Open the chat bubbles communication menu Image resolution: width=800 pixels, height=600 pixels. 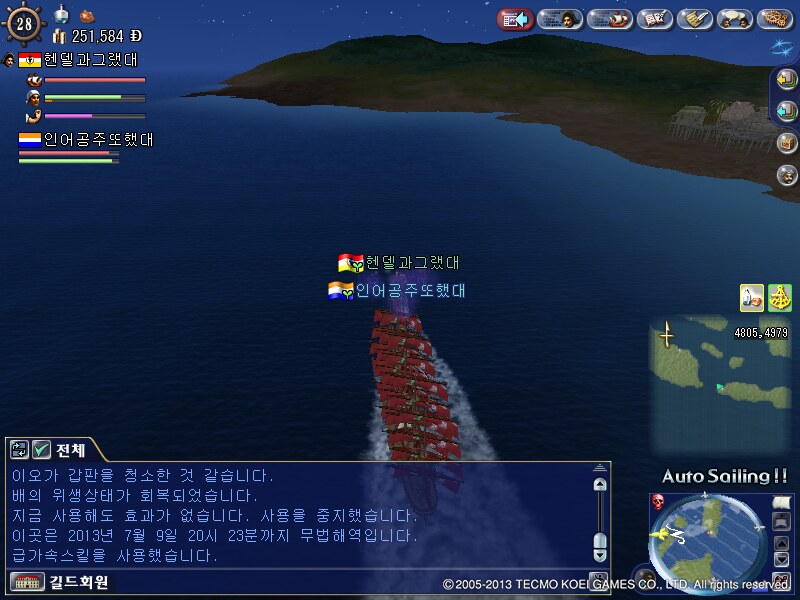point(737,19)
